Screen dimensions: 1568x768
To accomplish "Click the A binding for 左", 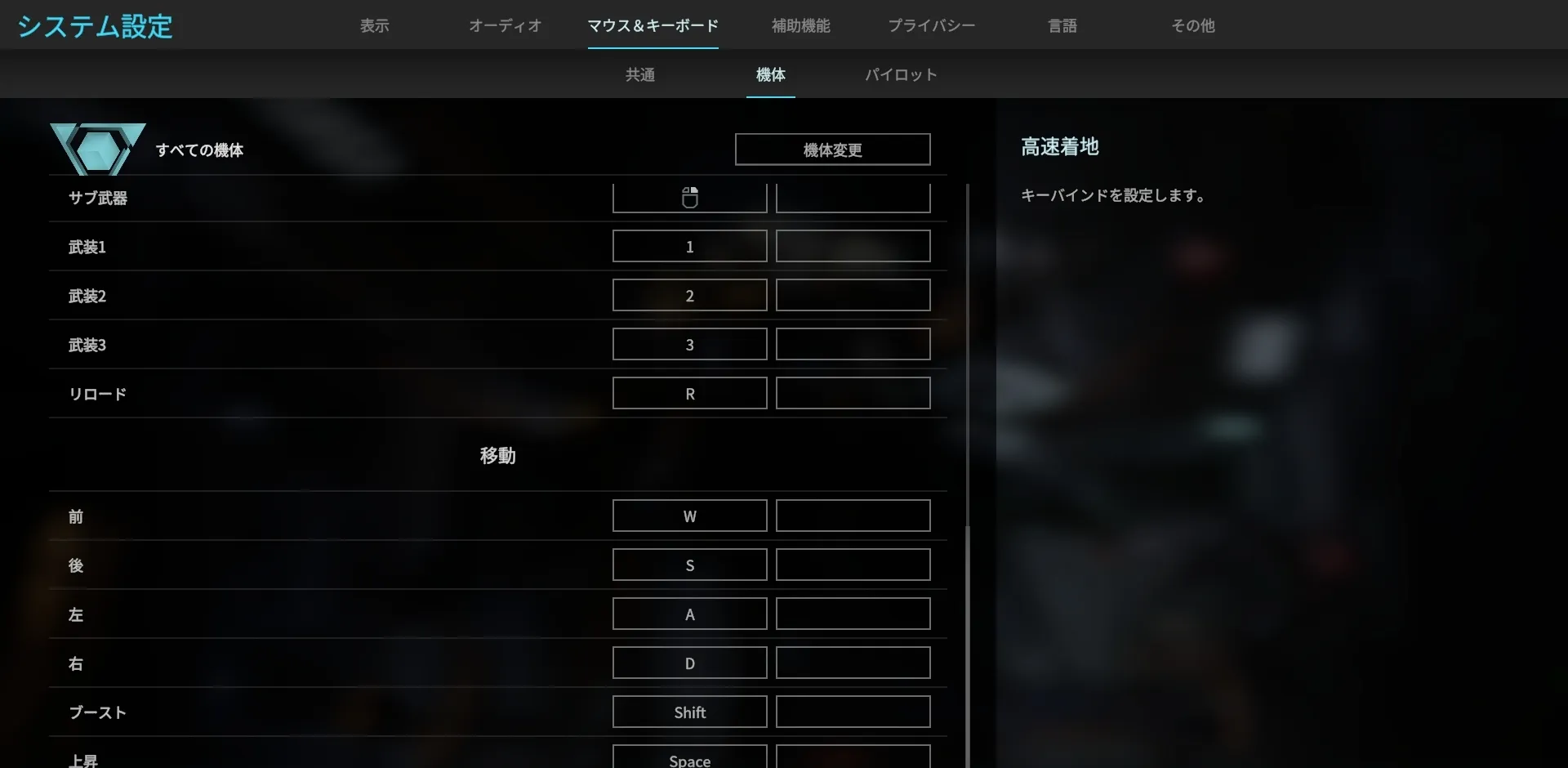I will click(689, 614).
